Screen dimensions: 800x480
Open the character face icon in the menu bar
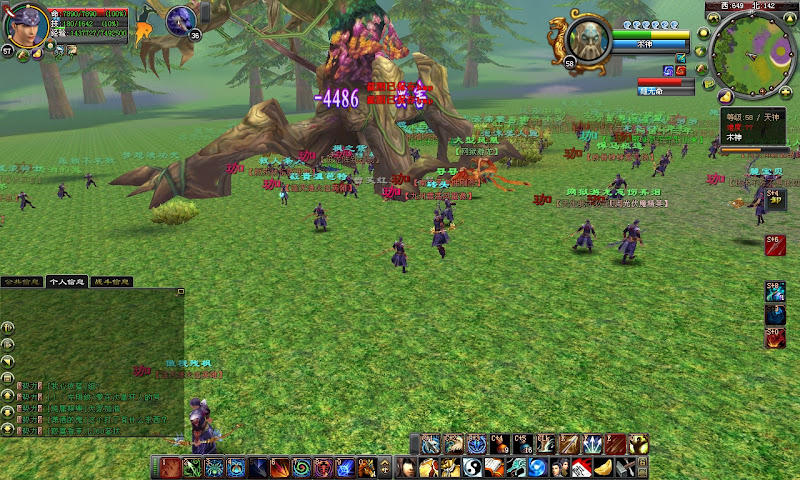407,467
